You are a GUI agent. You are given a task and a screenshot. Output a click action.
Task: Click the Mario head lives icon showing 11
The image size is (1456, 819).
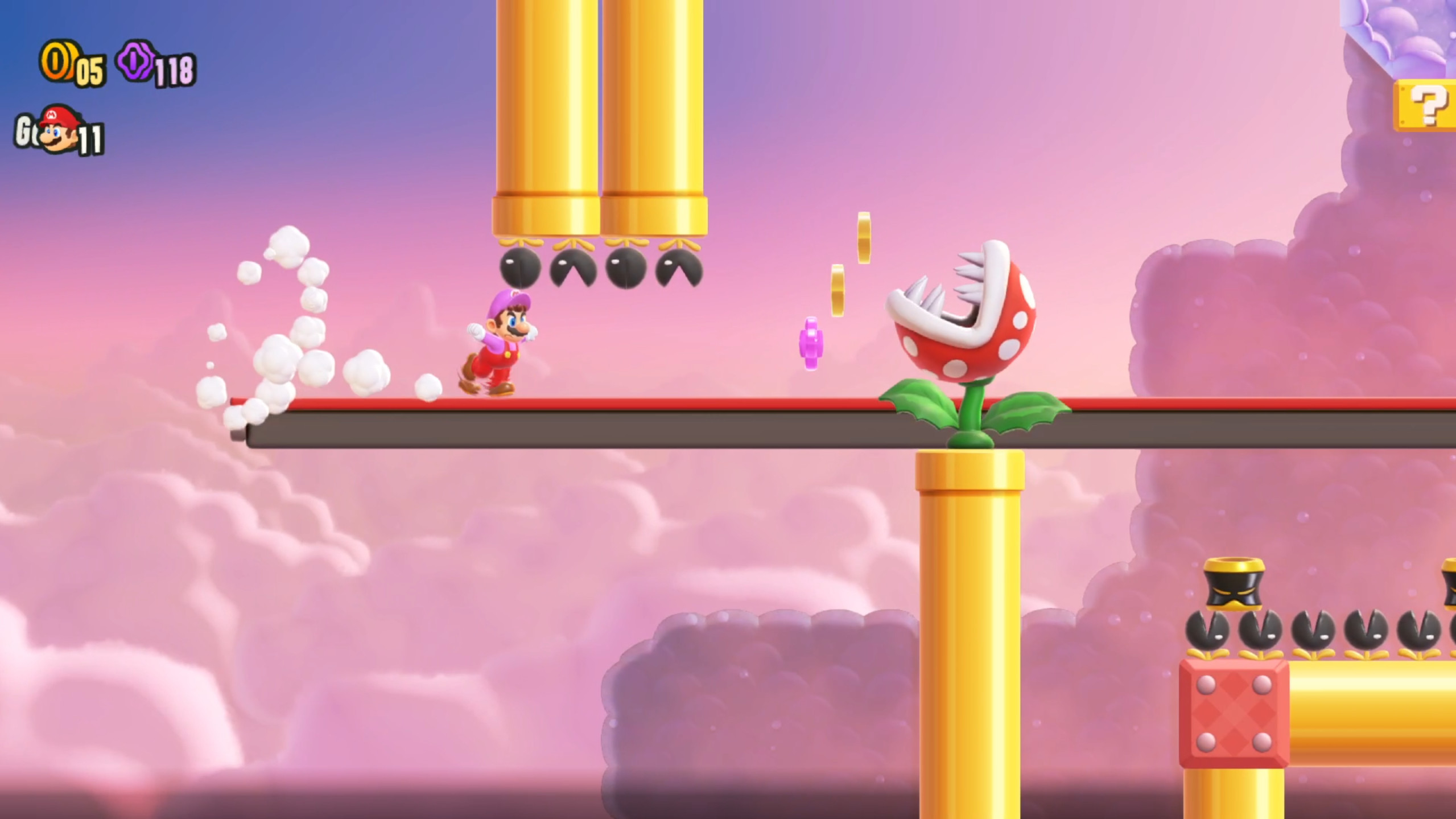pos(63,135)
